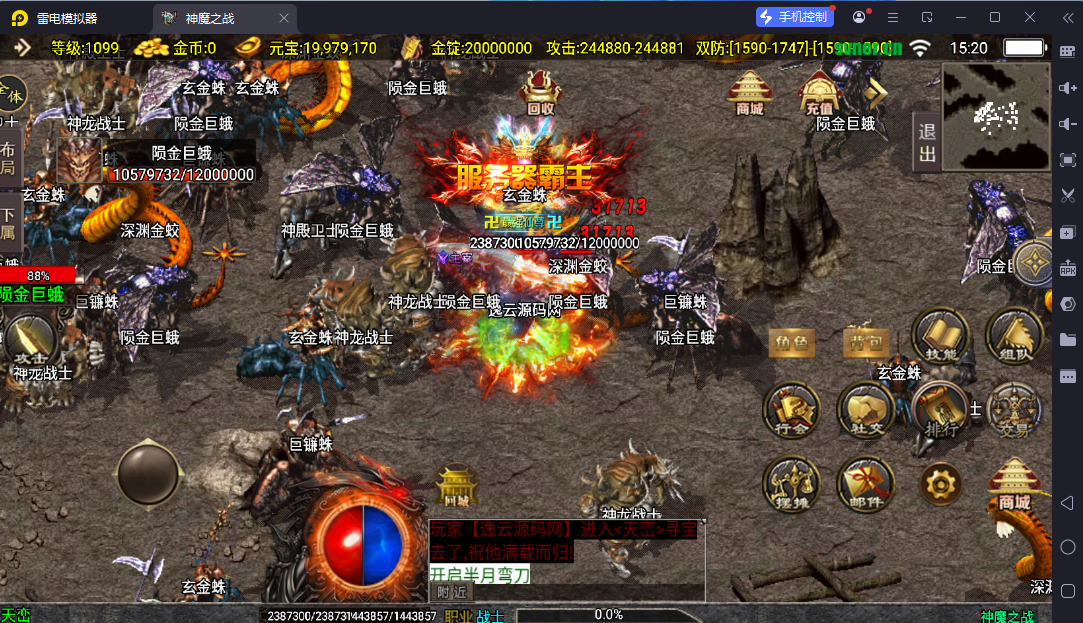Open the 行会 guild icon

coord(792,410)
